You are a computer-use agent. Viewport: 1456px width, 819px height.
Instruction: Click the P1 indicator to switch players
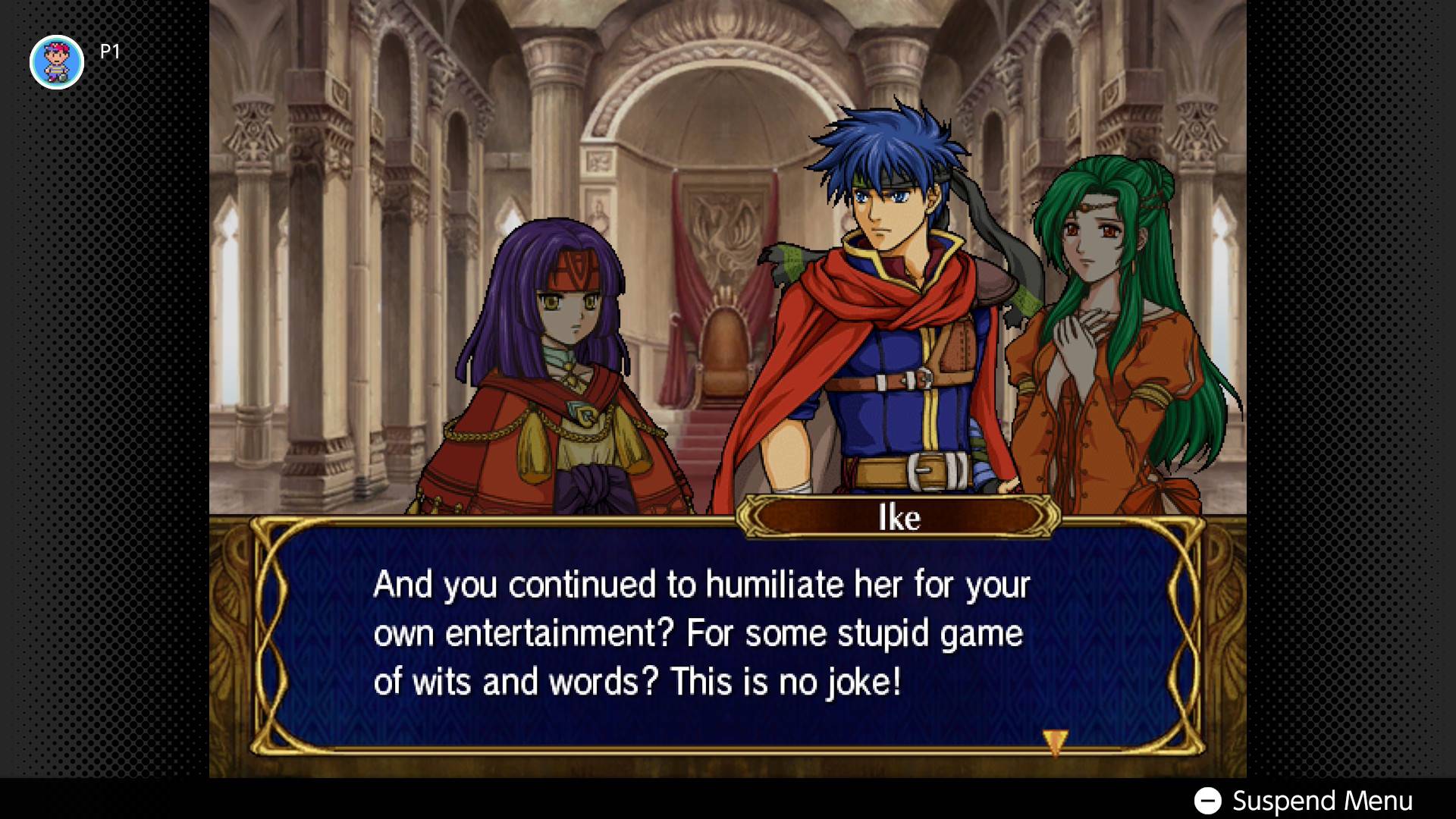pyautogui.click(x=108, y=52)
